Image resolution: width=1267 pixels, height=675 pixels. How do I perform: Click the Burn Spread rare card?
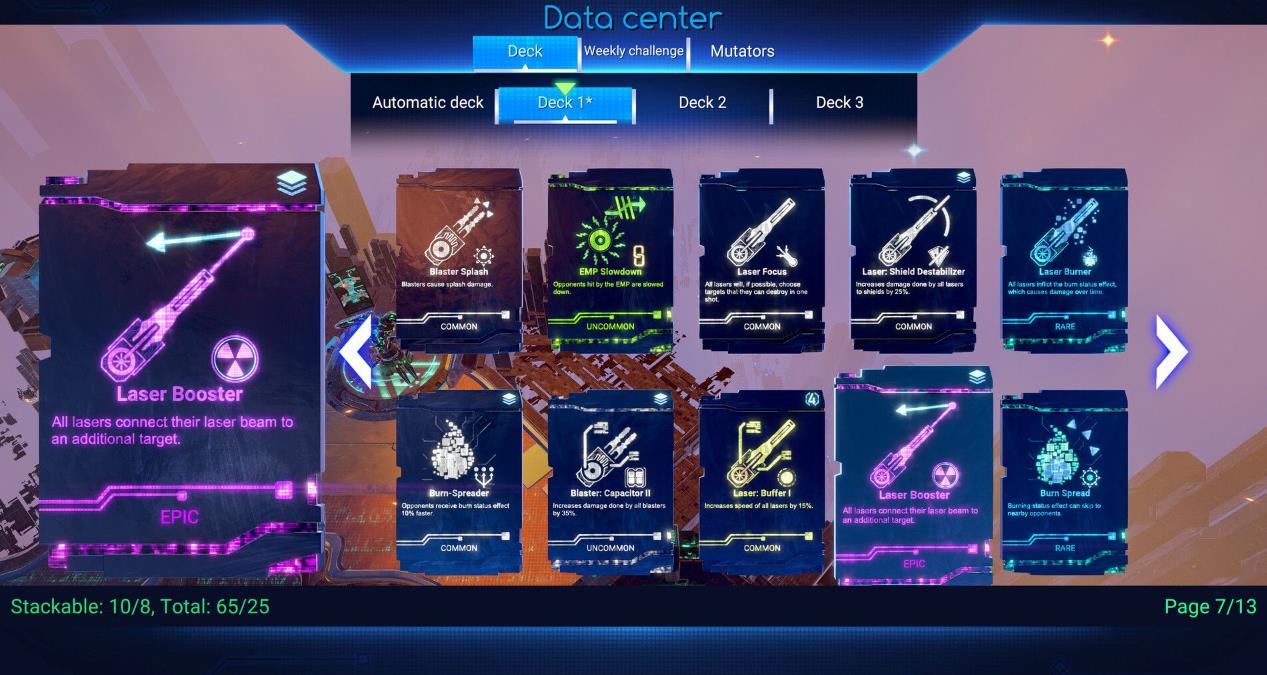coord(1064,480)
